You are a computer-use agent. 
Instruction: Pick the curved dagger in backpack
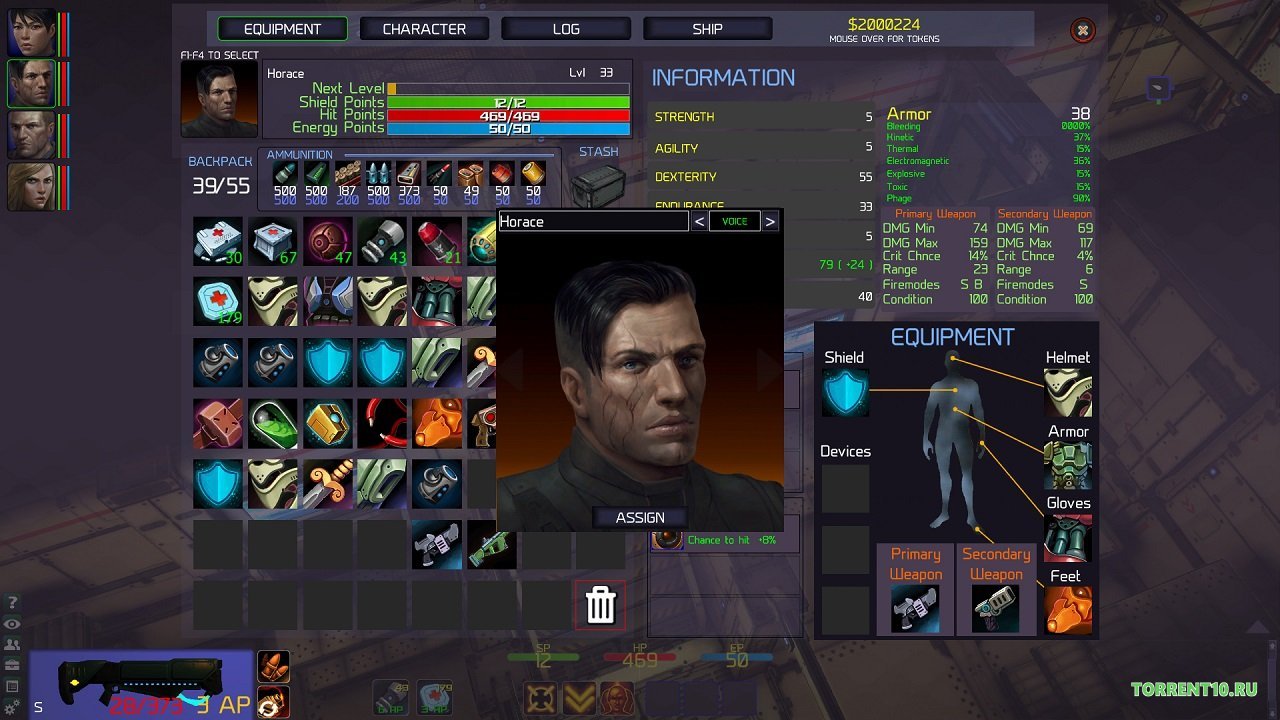[x=328, y=483]
